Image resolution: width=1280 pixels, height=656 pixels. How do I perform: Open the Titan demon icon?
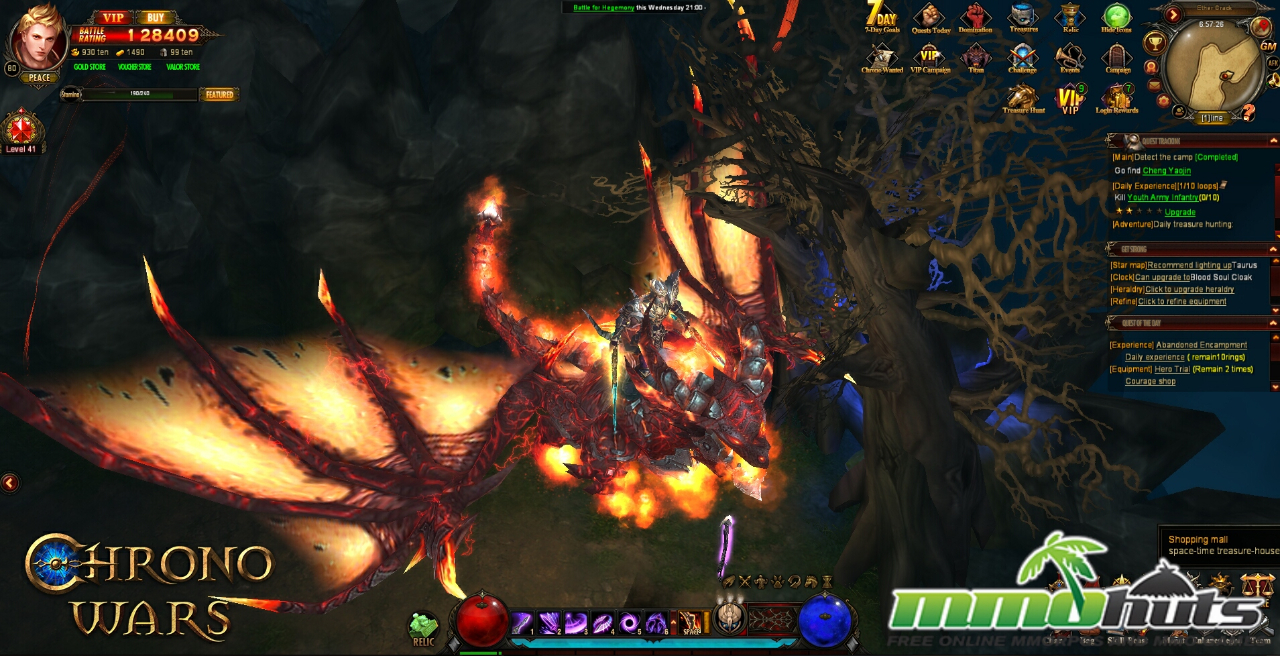pos(977,56)
